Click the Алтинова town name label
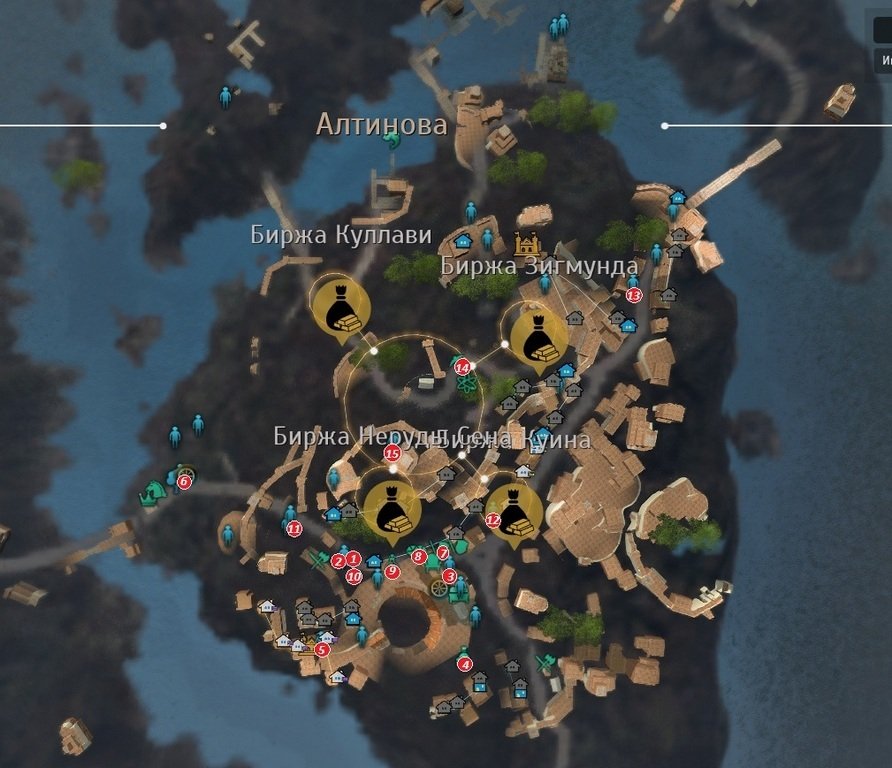Image resolution: width=892 pixels, height=768 pixels. 381,125
